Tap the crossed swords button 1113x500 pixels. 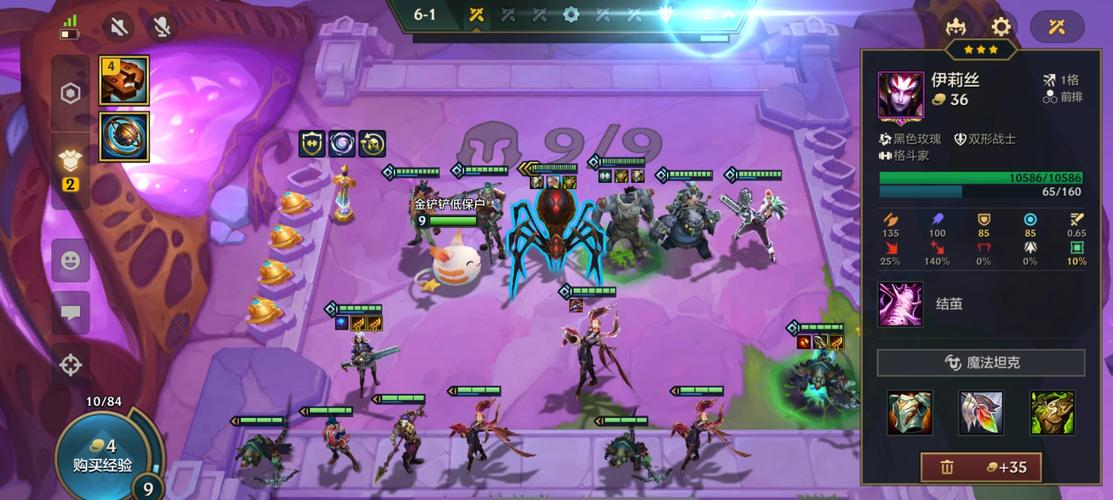[x=1057, y=27]
